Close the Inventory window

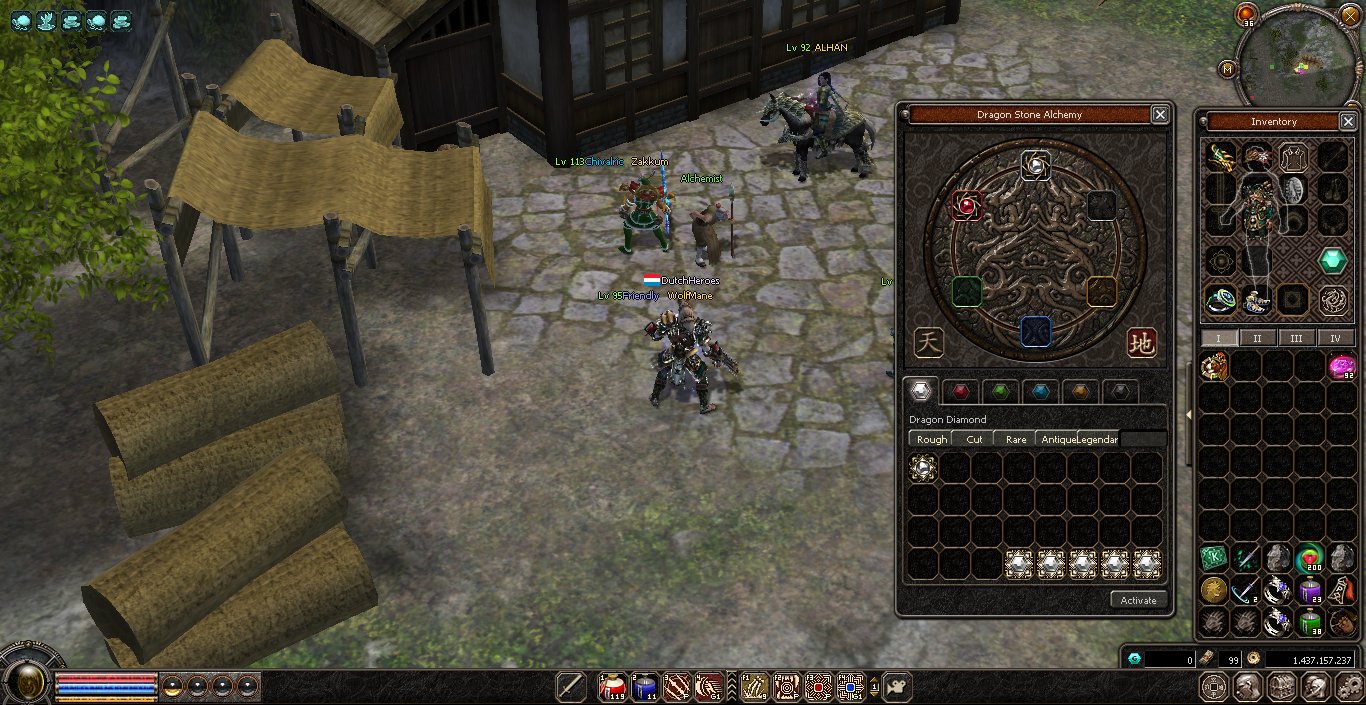(1349, 122)
